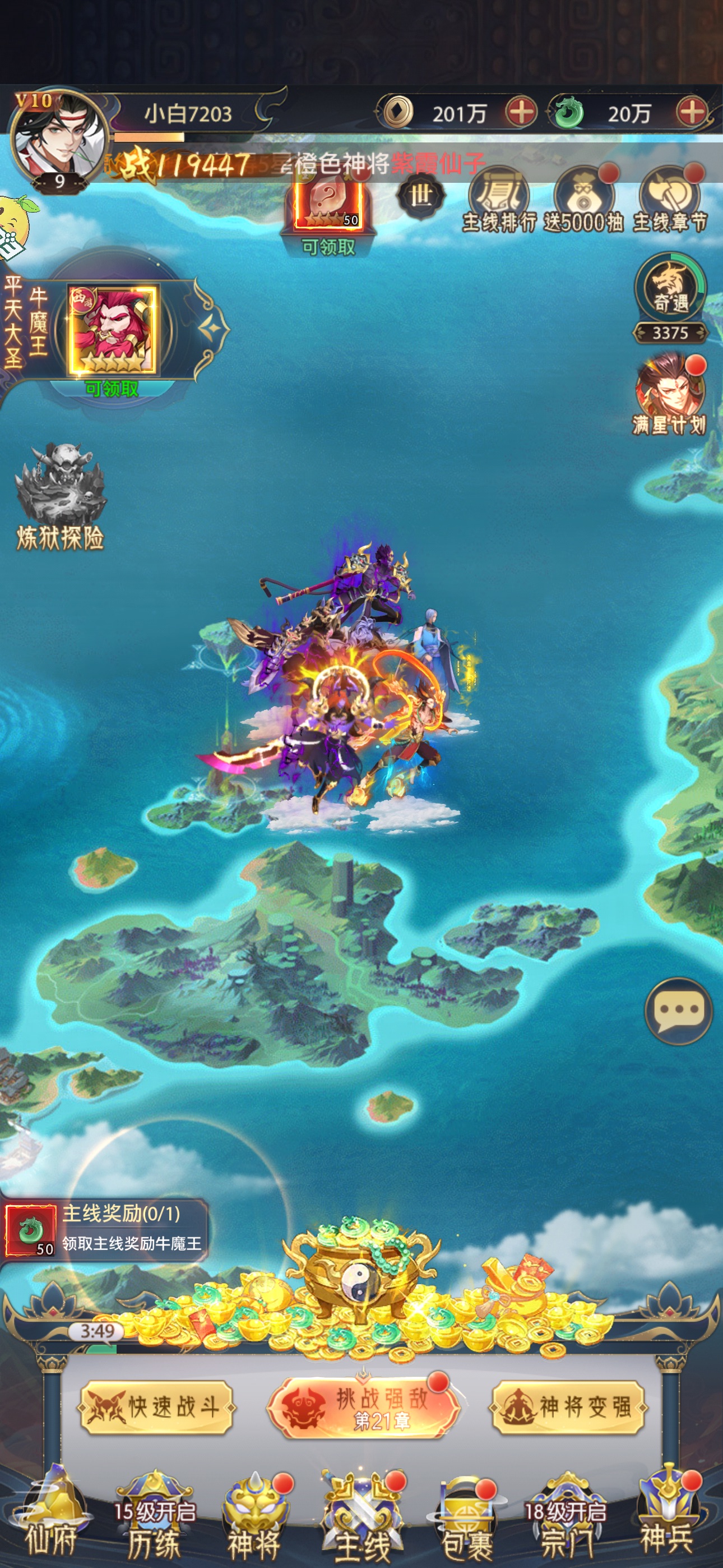Enter 炼狱探险 exploration

pyautogui.click(x=61, y=497)
